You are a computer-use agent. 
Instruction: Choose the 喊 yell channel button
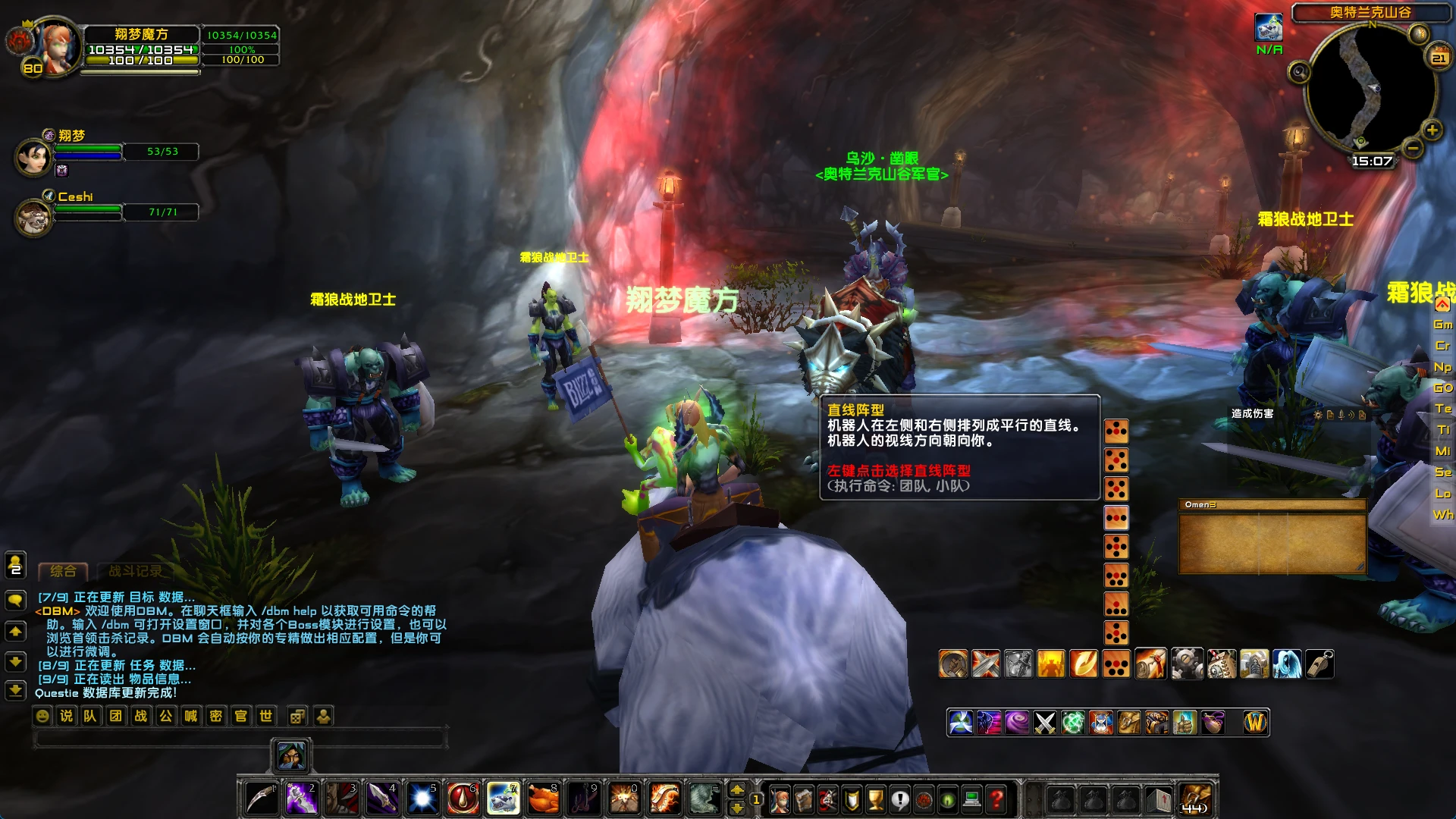190,716
